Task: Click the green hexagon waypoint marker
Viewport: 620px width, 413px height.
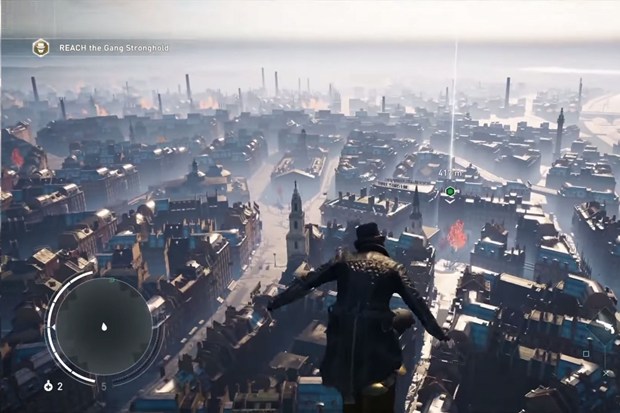Action: 450,190
